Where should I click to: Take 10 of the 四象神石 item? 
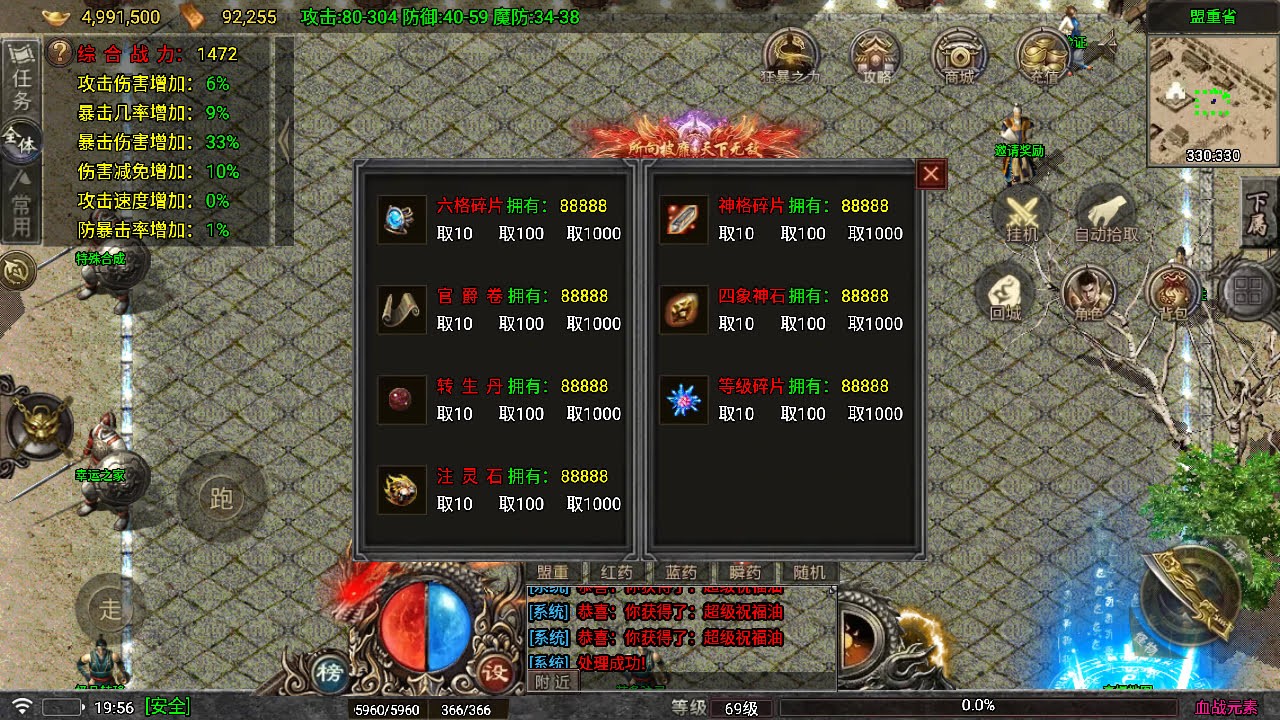click(736, 324)
